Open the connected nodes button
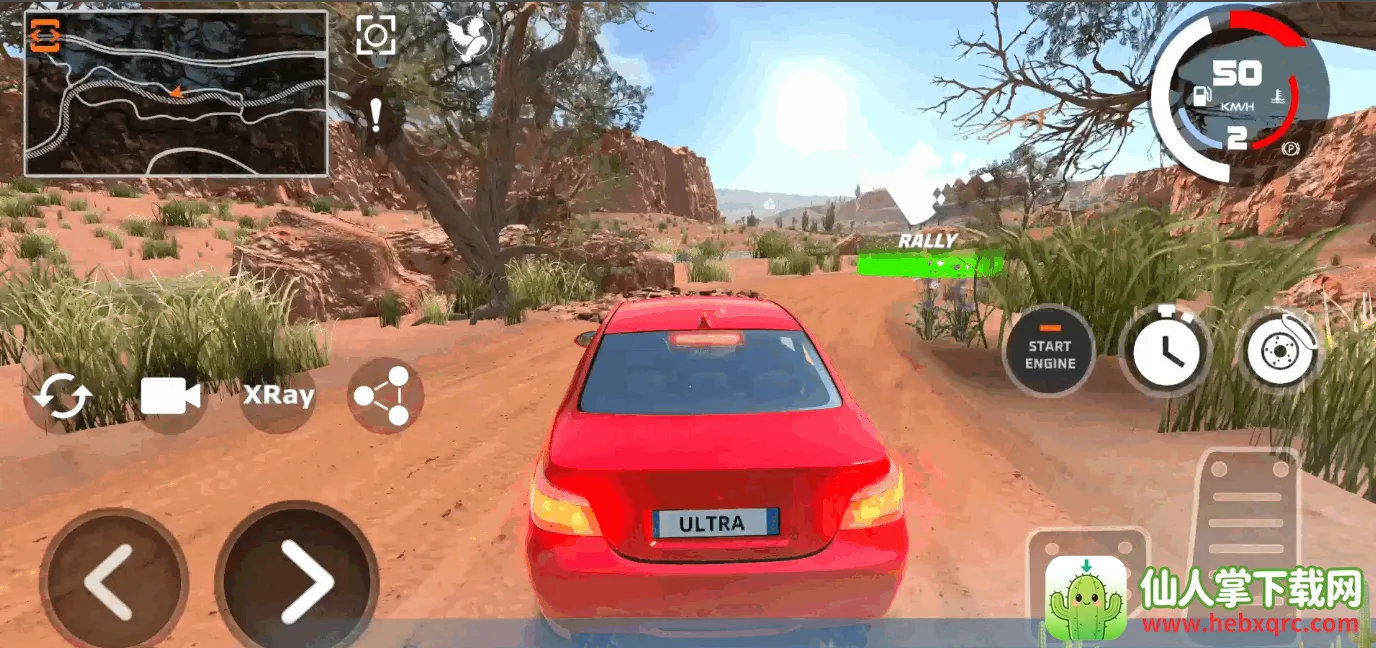The image size is (1376, 648). click(385, 396)
